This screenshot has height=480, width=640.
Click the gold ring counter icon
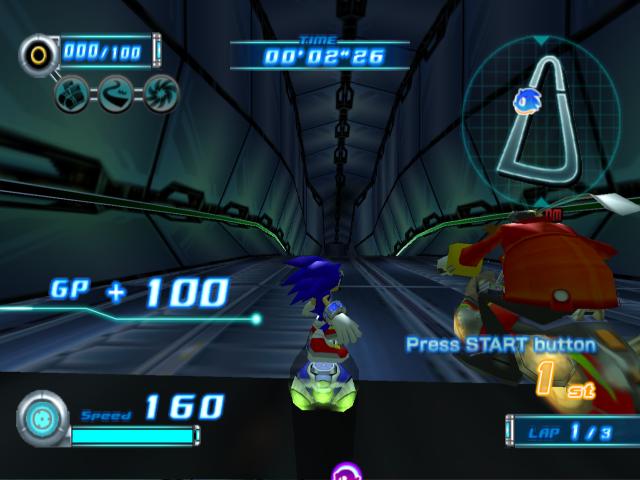(x=38, y=52)
